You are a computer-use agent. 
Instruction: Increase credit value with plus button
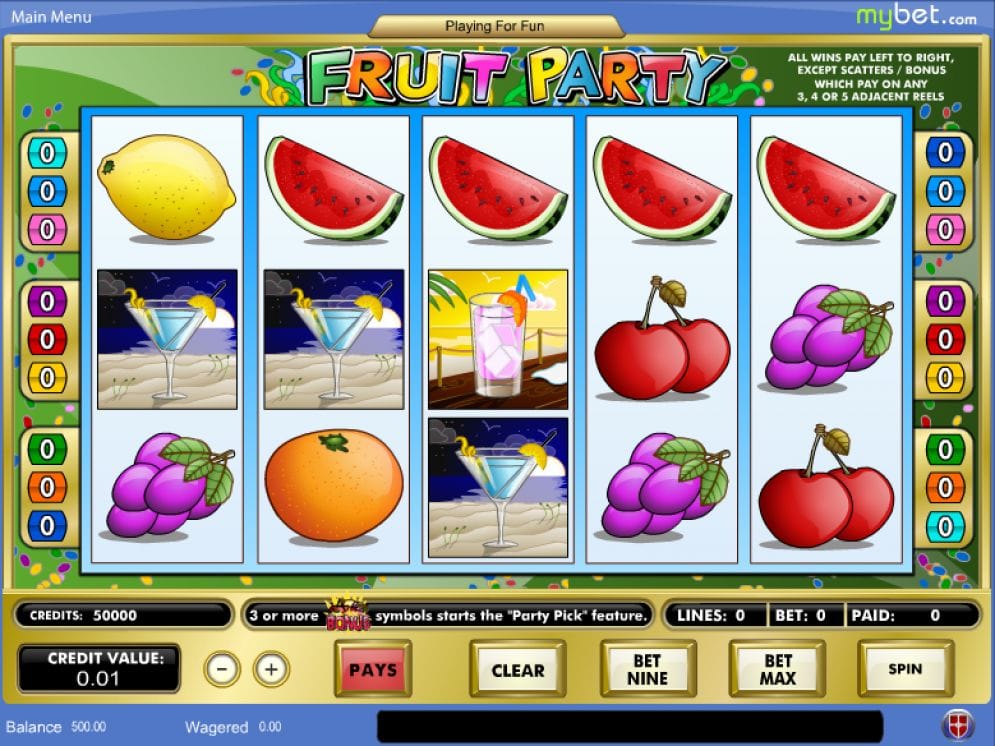click(271, 668)
